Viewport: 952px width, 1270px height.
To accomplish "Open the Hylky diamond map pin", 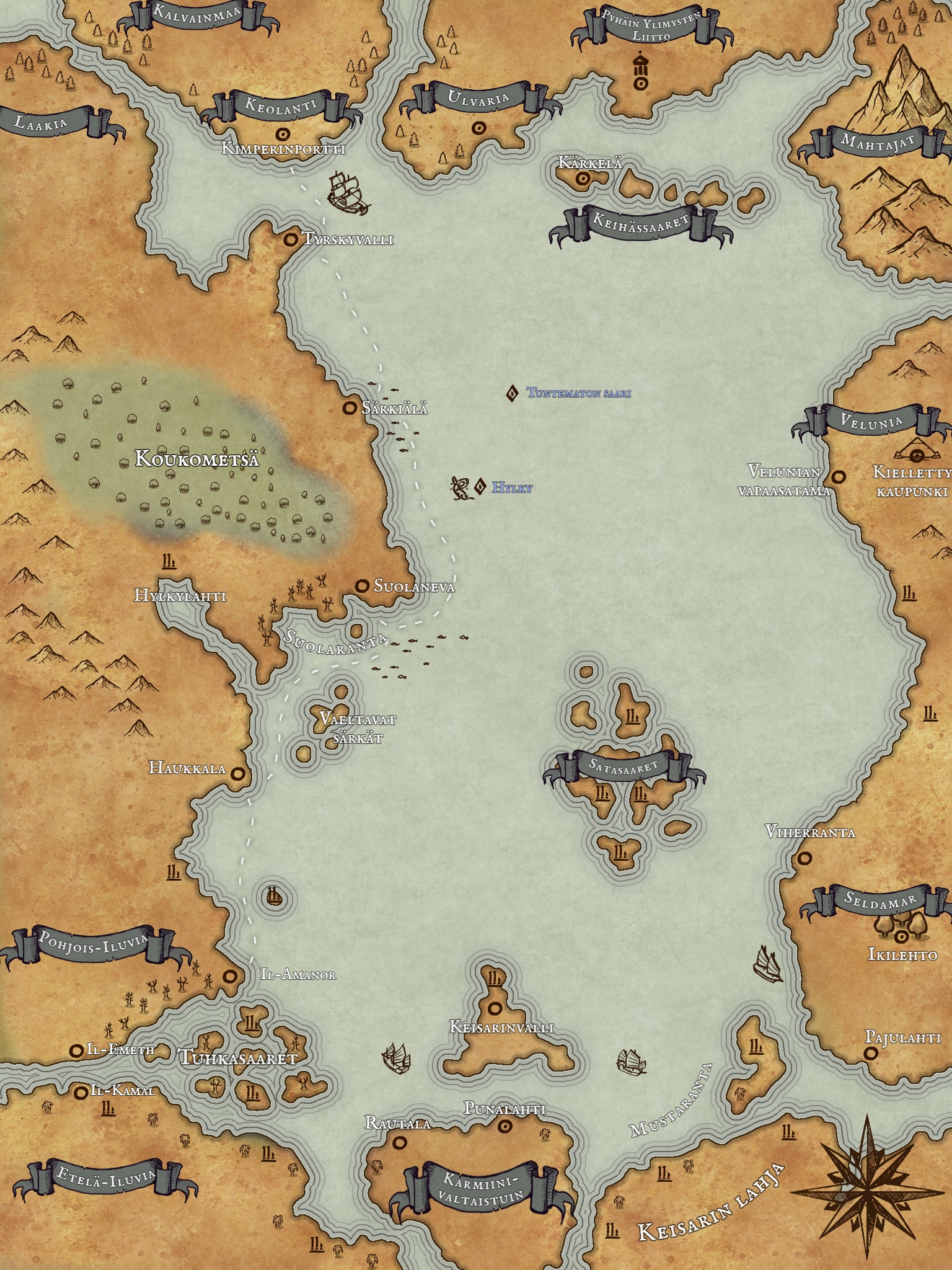I will click(x=479, y=487).
